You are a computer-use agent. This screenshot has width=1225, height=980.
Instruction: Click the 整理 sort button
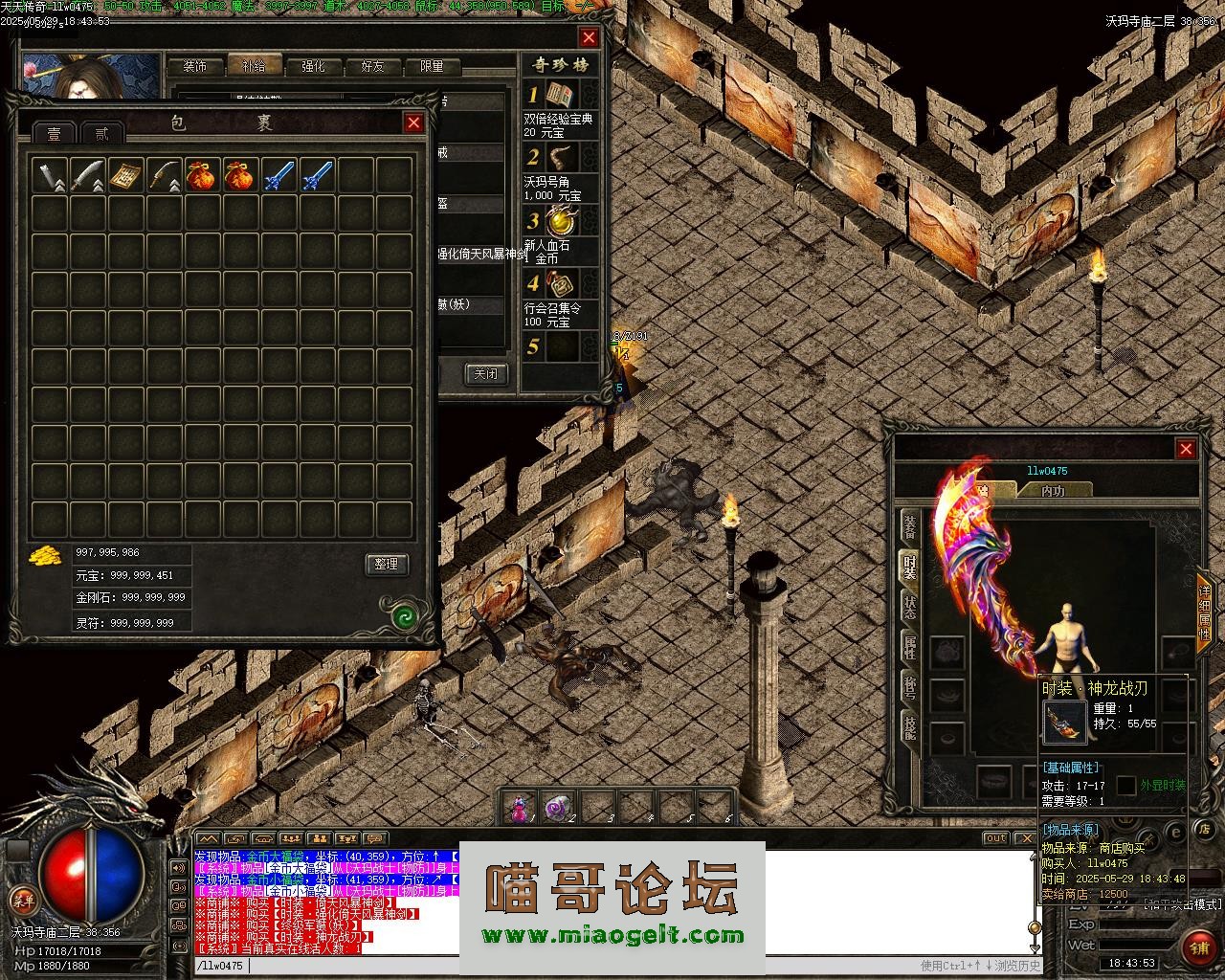387,565
